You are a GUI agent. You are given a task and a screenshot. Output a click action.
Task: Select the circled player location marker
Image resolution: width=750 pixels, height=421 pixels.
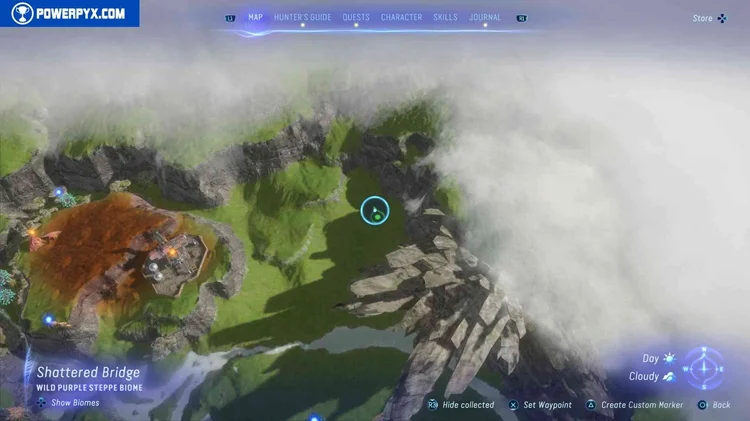[375, 210]
